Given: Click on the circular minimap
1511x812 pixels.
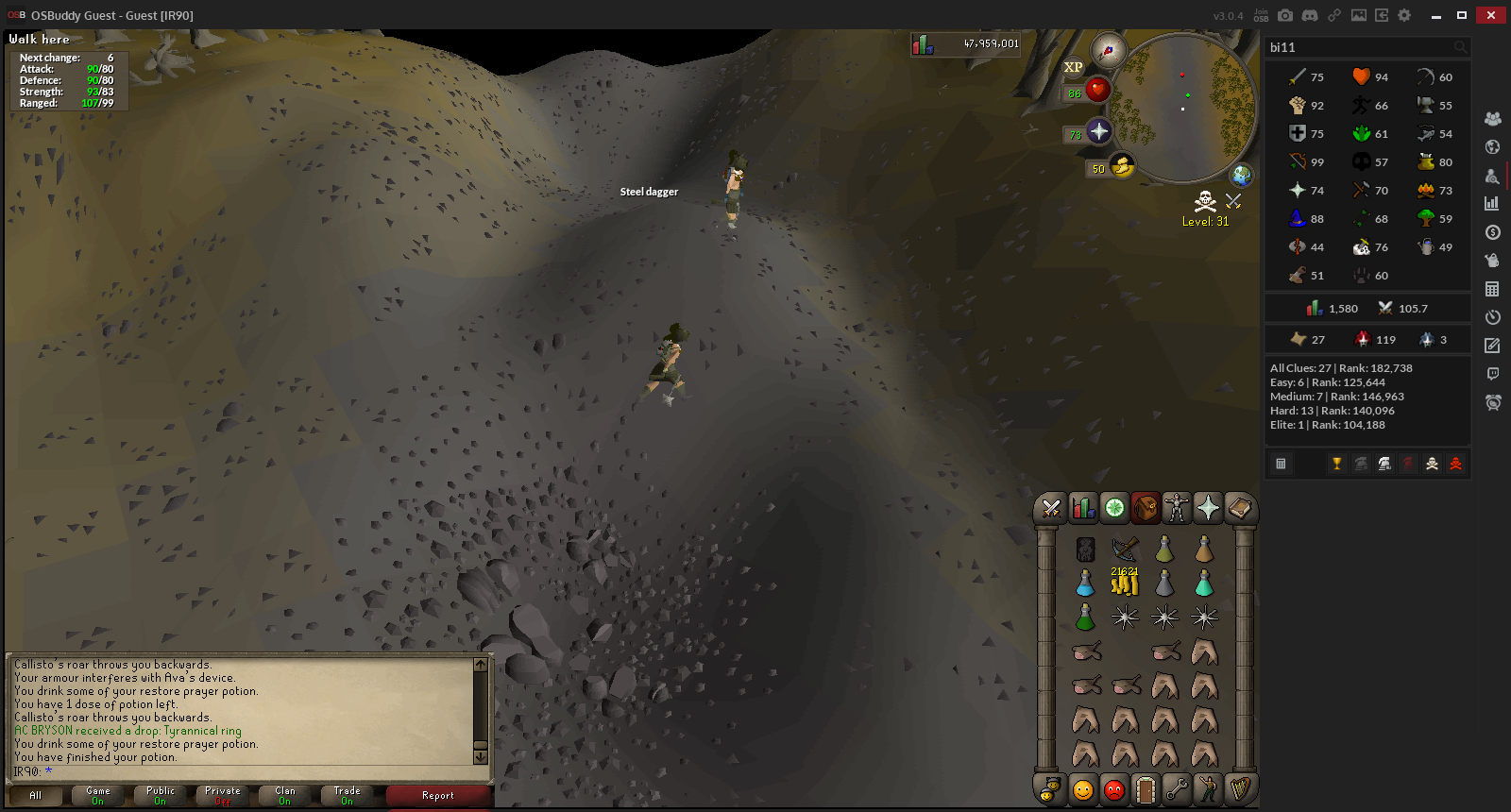Looking at the screenshot, I should click(x=1182, y=107).
